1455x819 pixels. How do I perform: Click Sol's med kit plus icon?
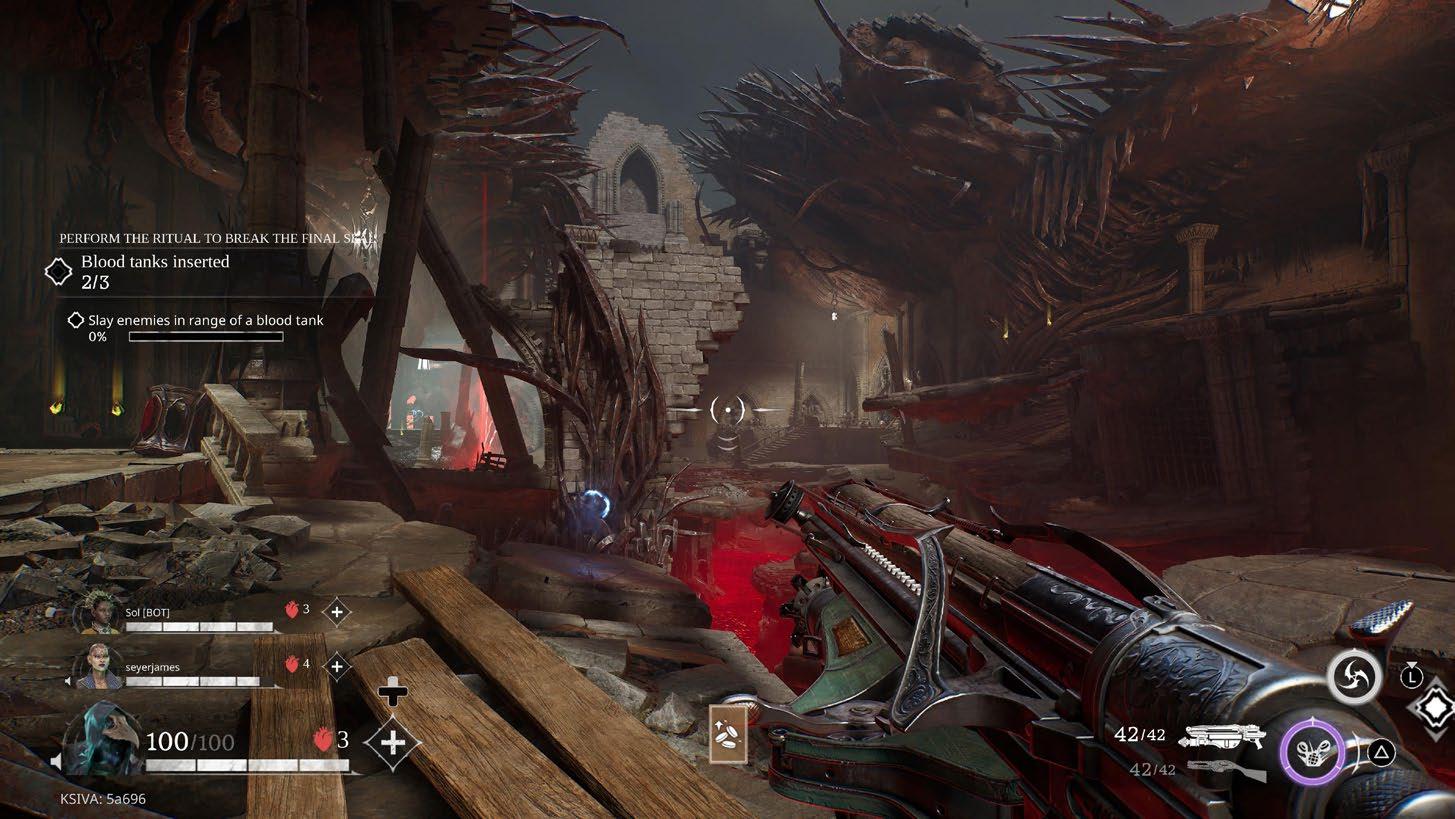337,611
